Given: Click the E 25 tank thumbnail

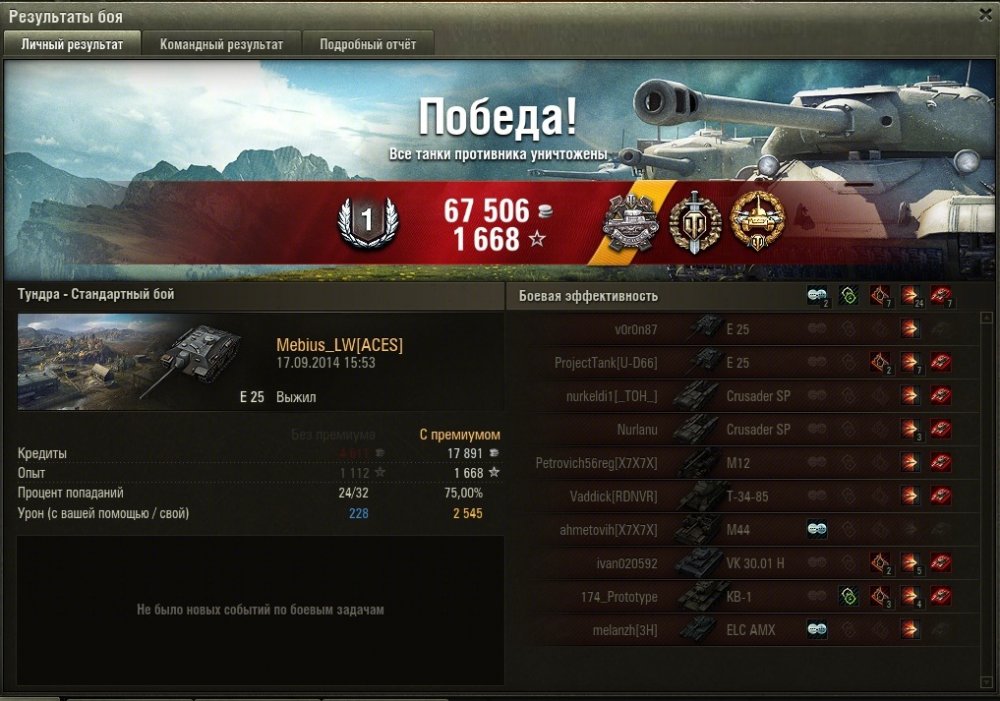Looking at the screenshot, I should click(x=130, y=361).
